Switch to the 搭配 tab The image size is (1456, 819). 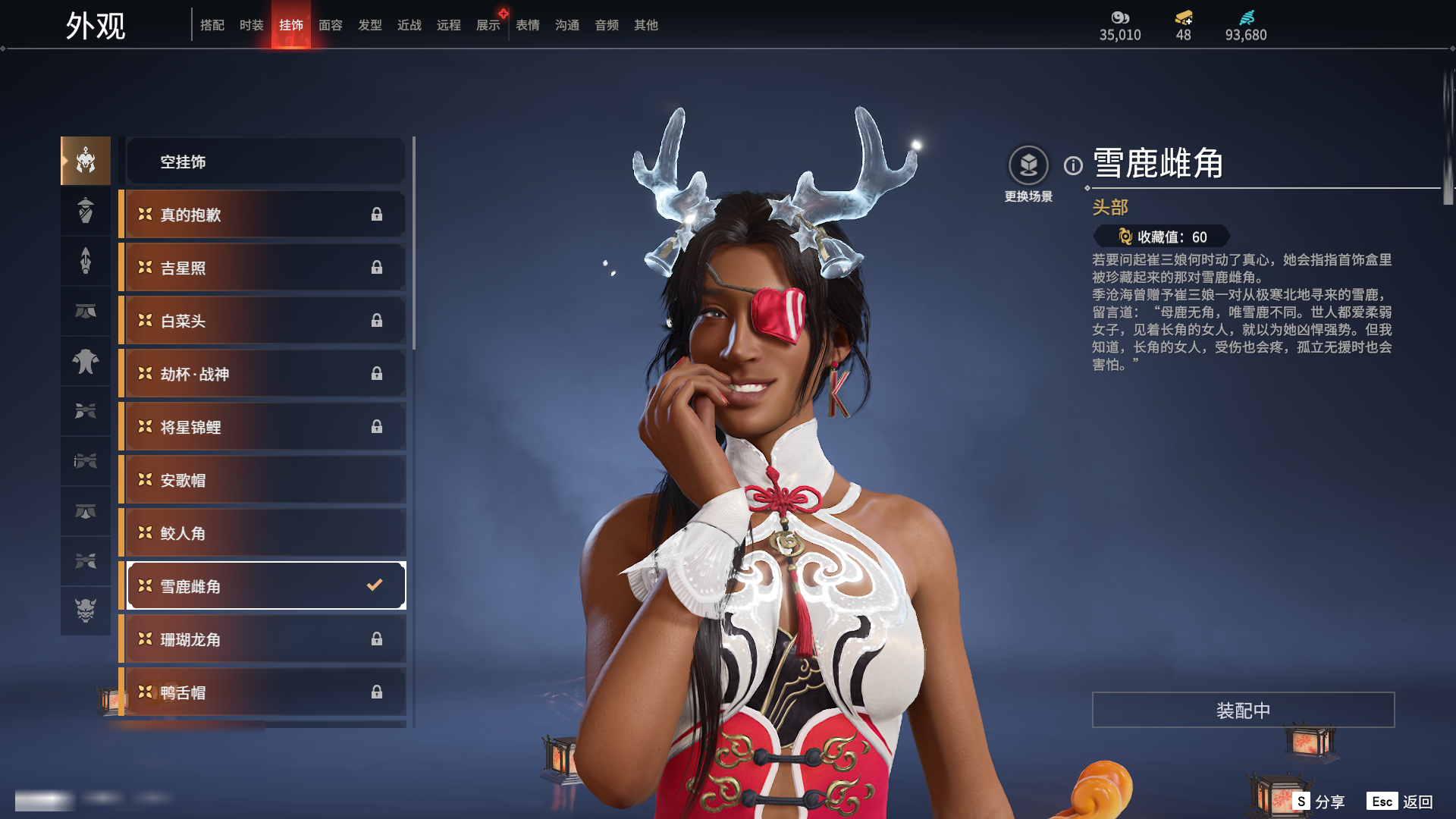point(212,25)
